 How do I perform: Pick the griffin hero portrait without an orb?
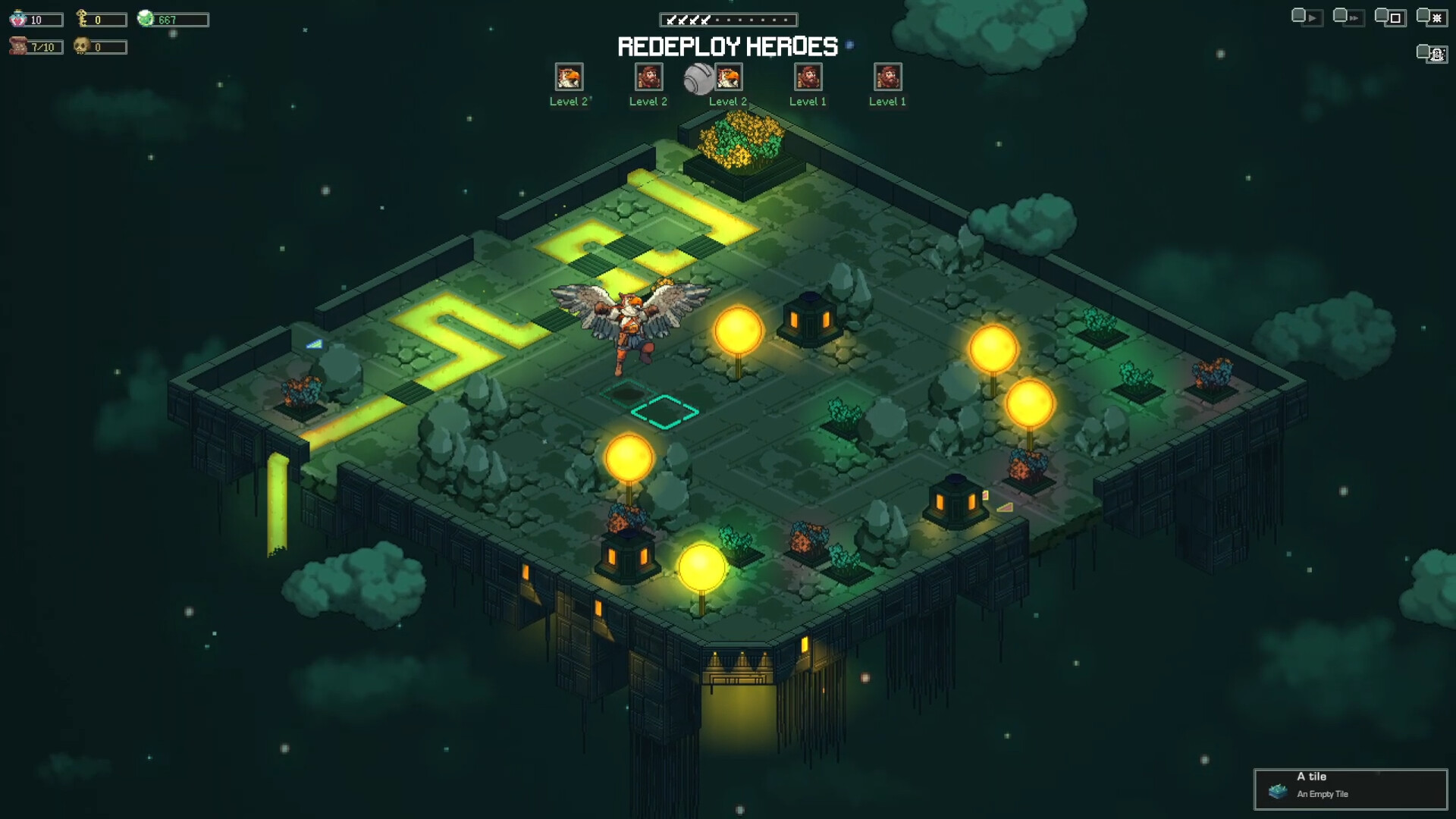tap(569, 77)
